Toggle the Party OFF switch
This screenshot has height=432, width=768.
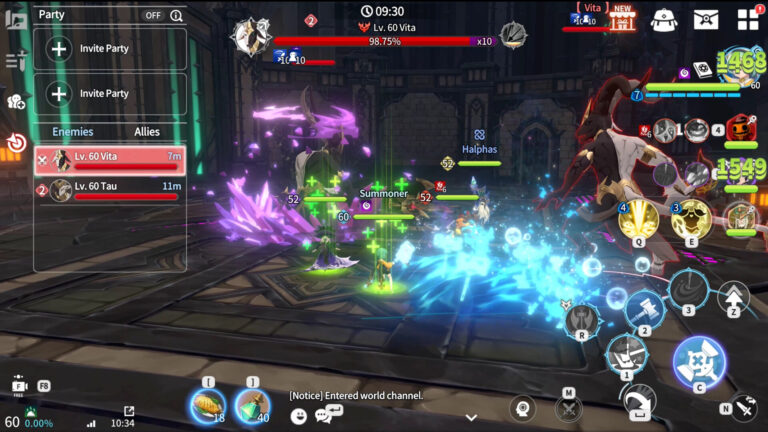(x=153, y=15)
